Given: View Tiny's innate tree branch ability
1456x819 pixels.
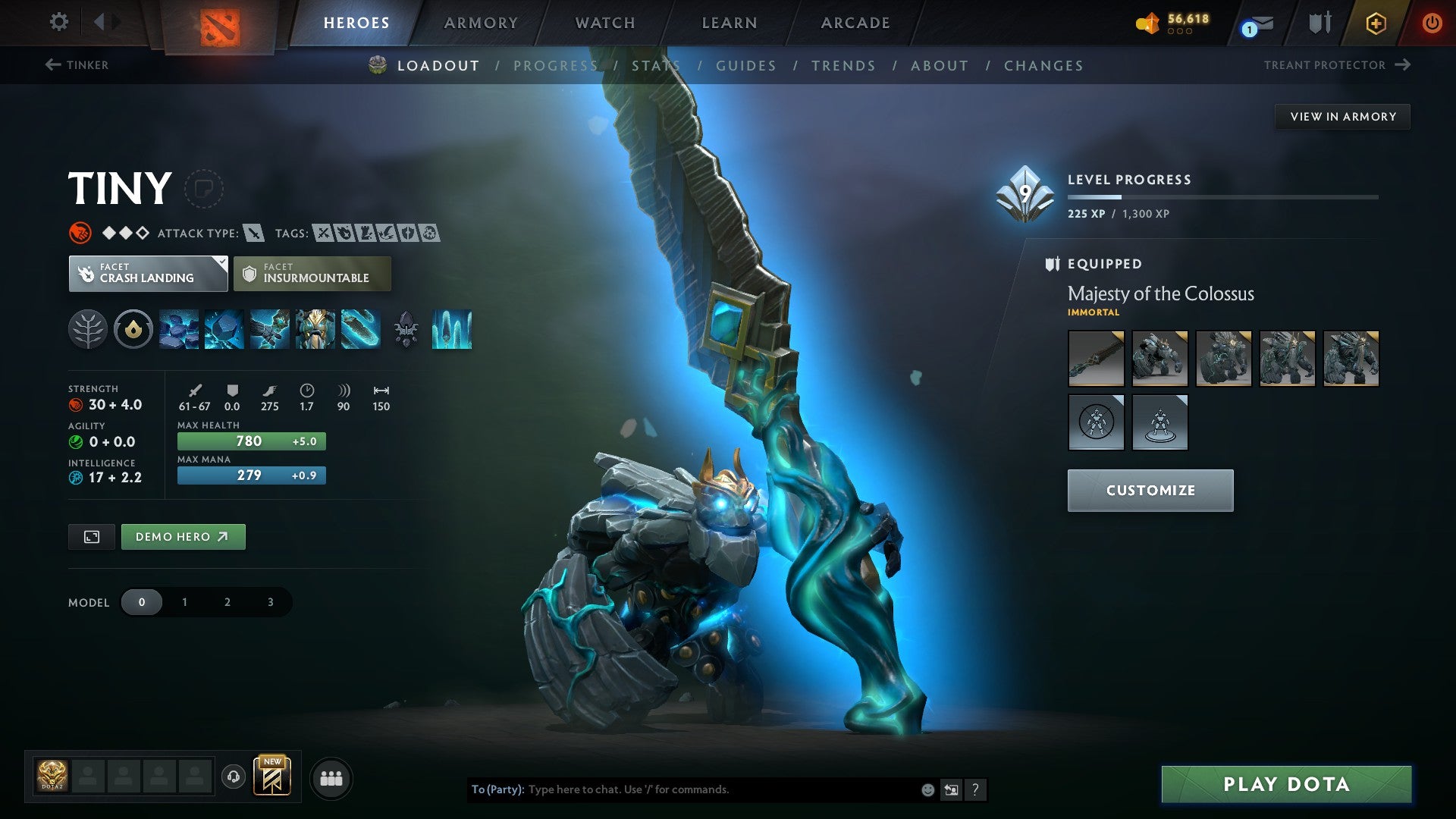Looking at the screenshot, I should pos(89,329).
